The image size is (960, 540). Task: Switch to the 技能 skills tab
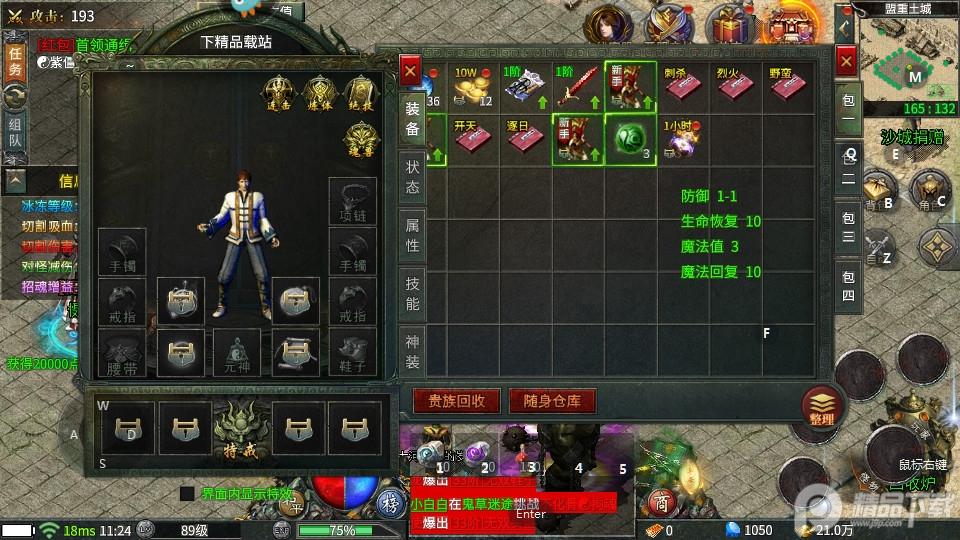point(412,294)
